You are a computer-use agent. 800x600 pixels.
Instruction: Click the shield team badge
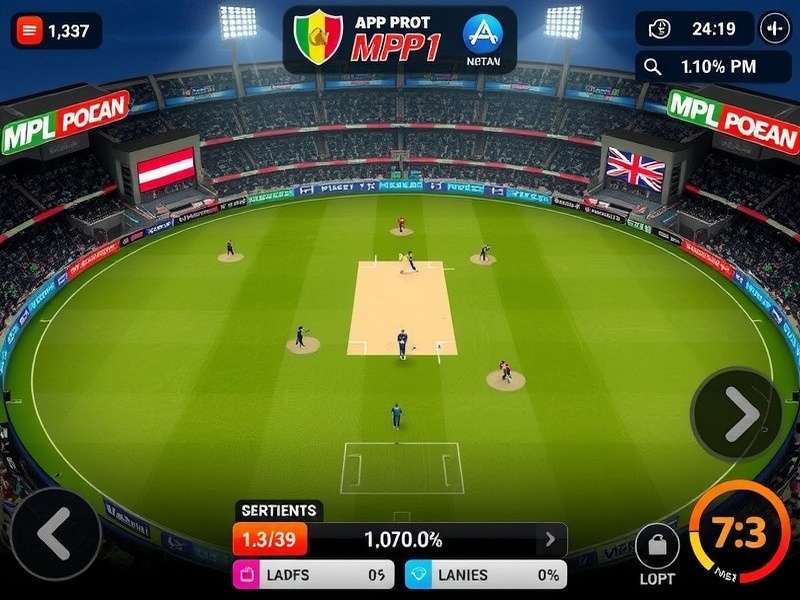pos(318,37)
